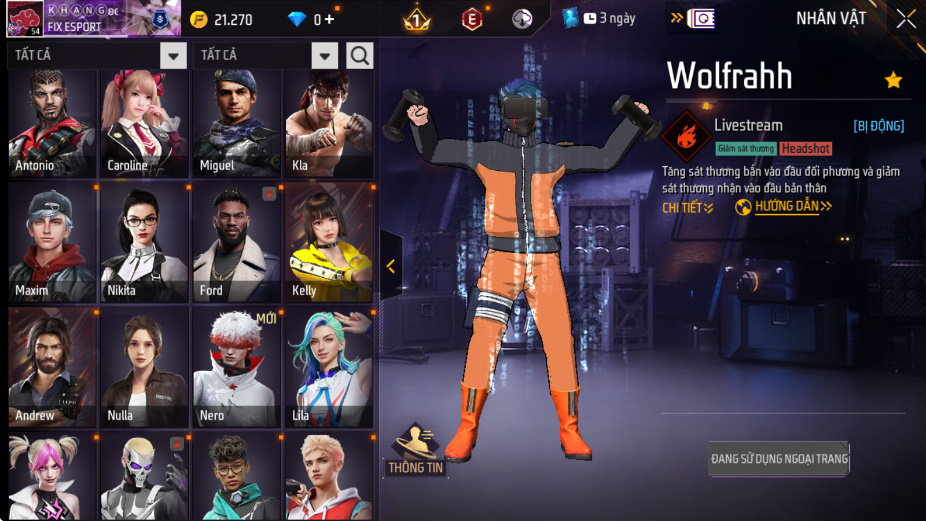Choose the Andrew character portrait
The width and height of the screenshot is (926, 521).
tap(52, 368)
